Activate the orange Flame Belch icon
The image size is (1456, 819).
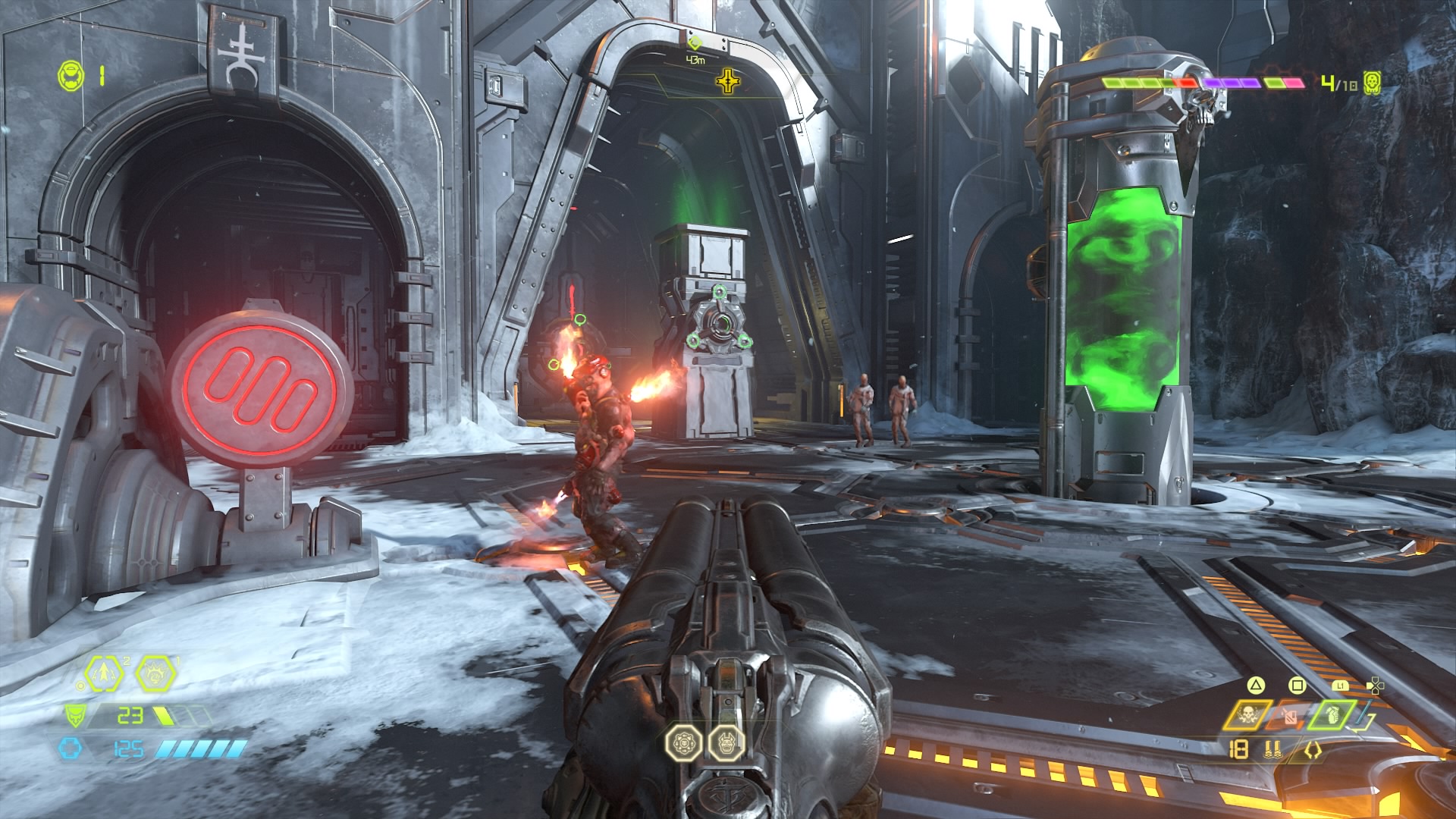coord(1291,714)
